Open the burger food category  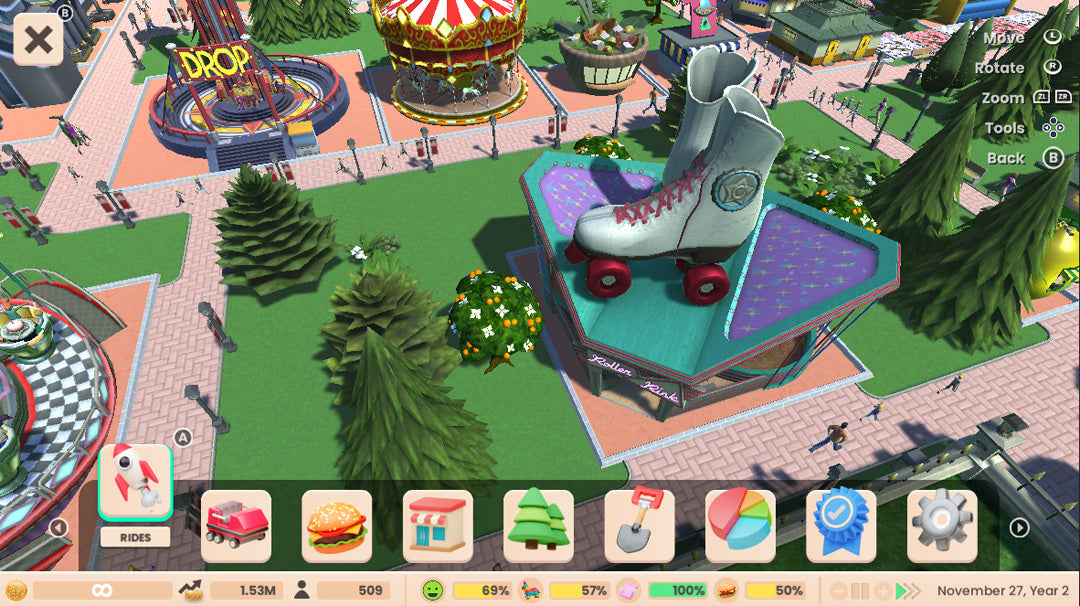click(x=336, y=525)
